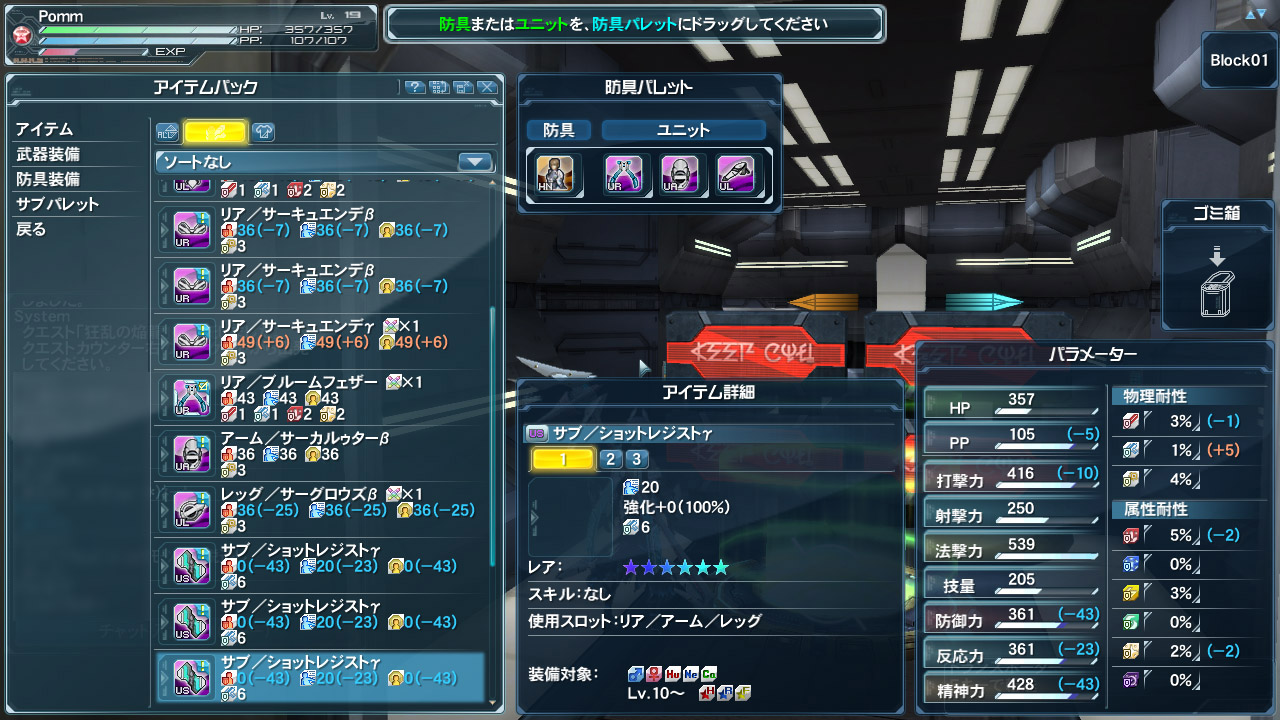Screen dimensions: 1280x720
Task: Switch to the shirt costume filter tab
Action: tap(261, 132)
